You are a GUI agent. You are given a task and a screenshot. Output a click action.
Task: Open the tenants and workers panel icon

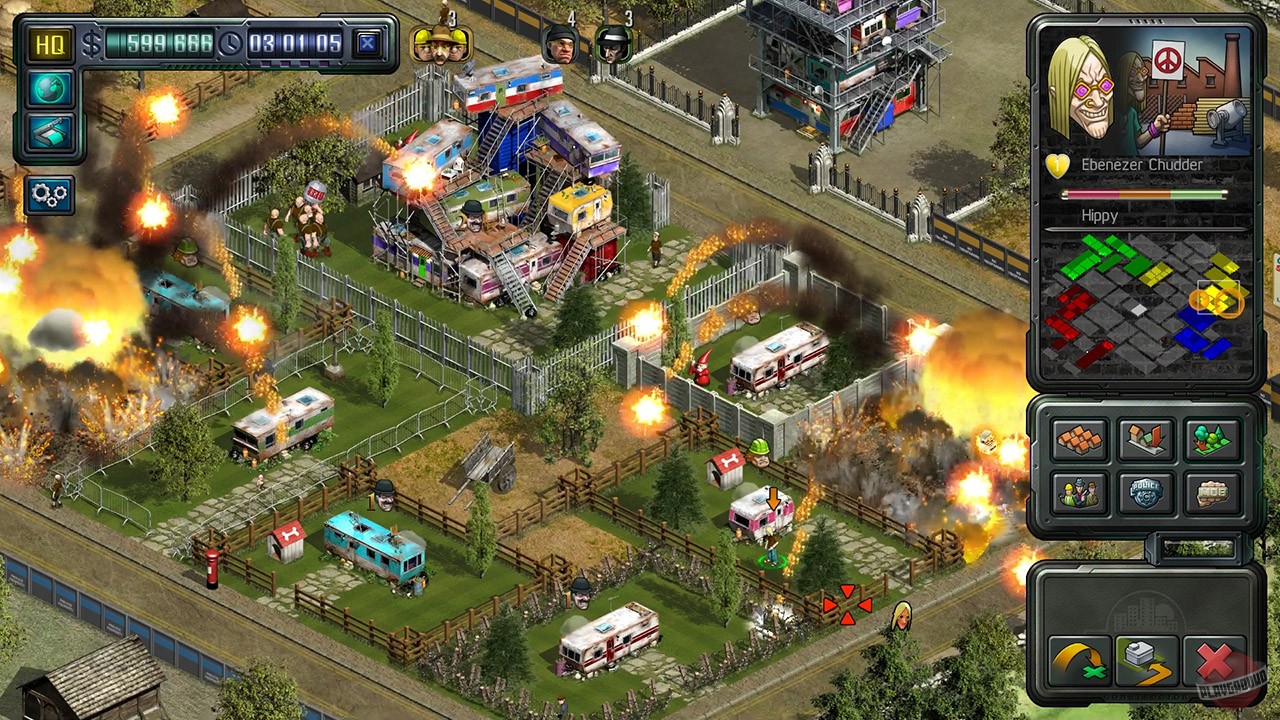1078,492
